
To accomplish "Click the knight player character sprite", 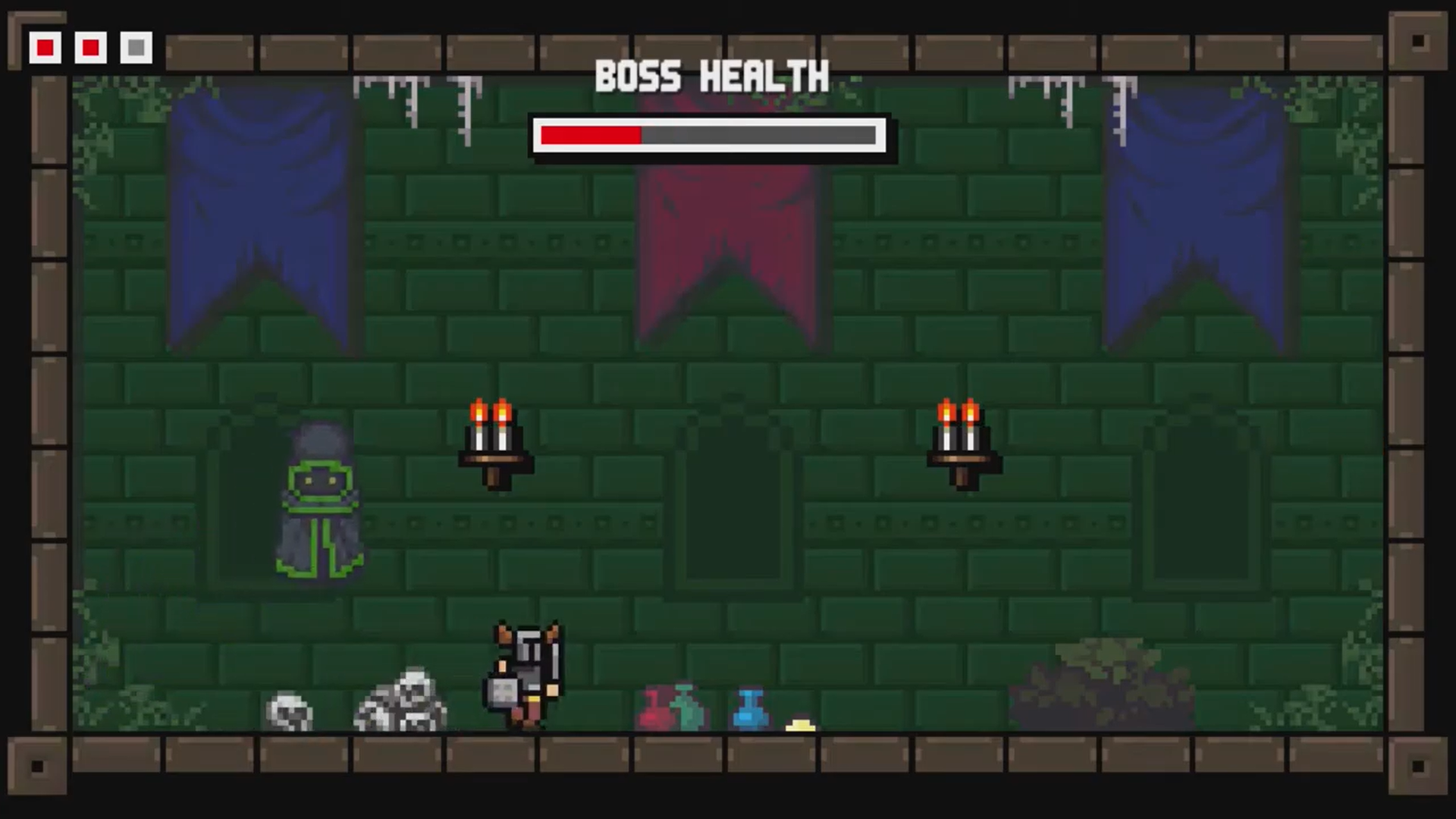I will [523, 675].
